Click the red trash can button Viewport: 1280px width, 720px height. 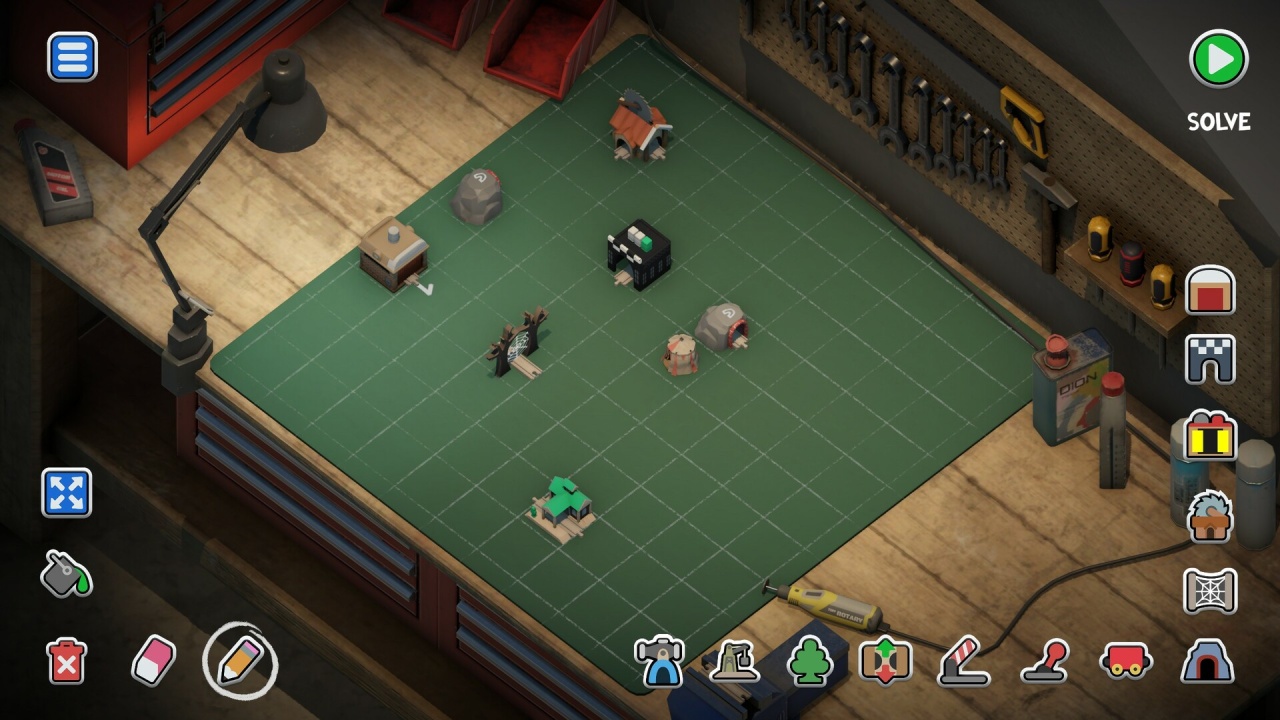coord(66,661)
